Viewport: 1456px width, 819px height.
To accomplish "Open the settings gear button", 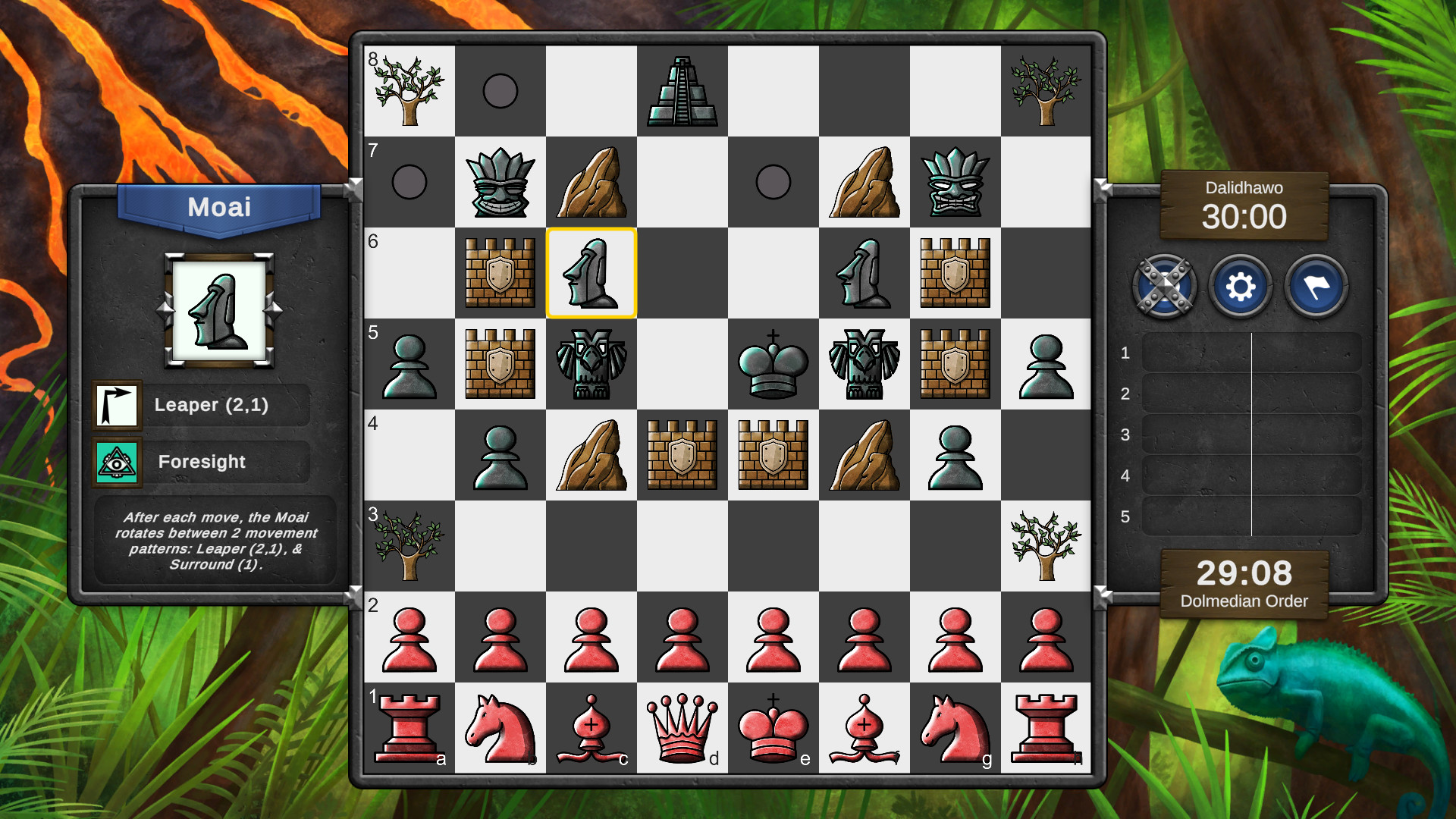I will (x=1241, y=286).
